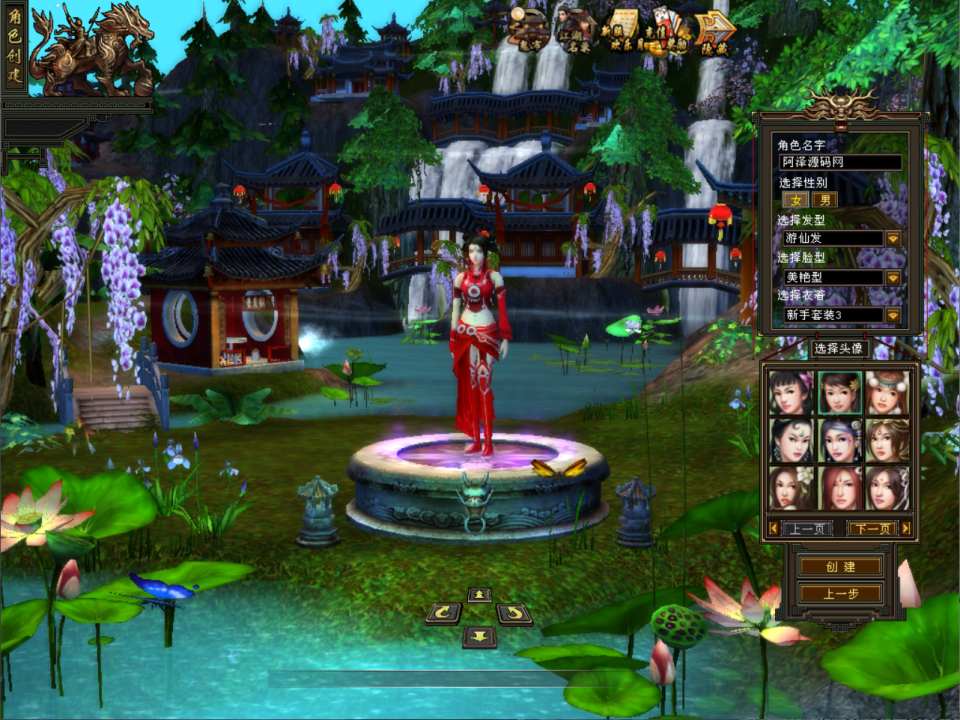Choose the male (男) gender button

coord(825,200)
